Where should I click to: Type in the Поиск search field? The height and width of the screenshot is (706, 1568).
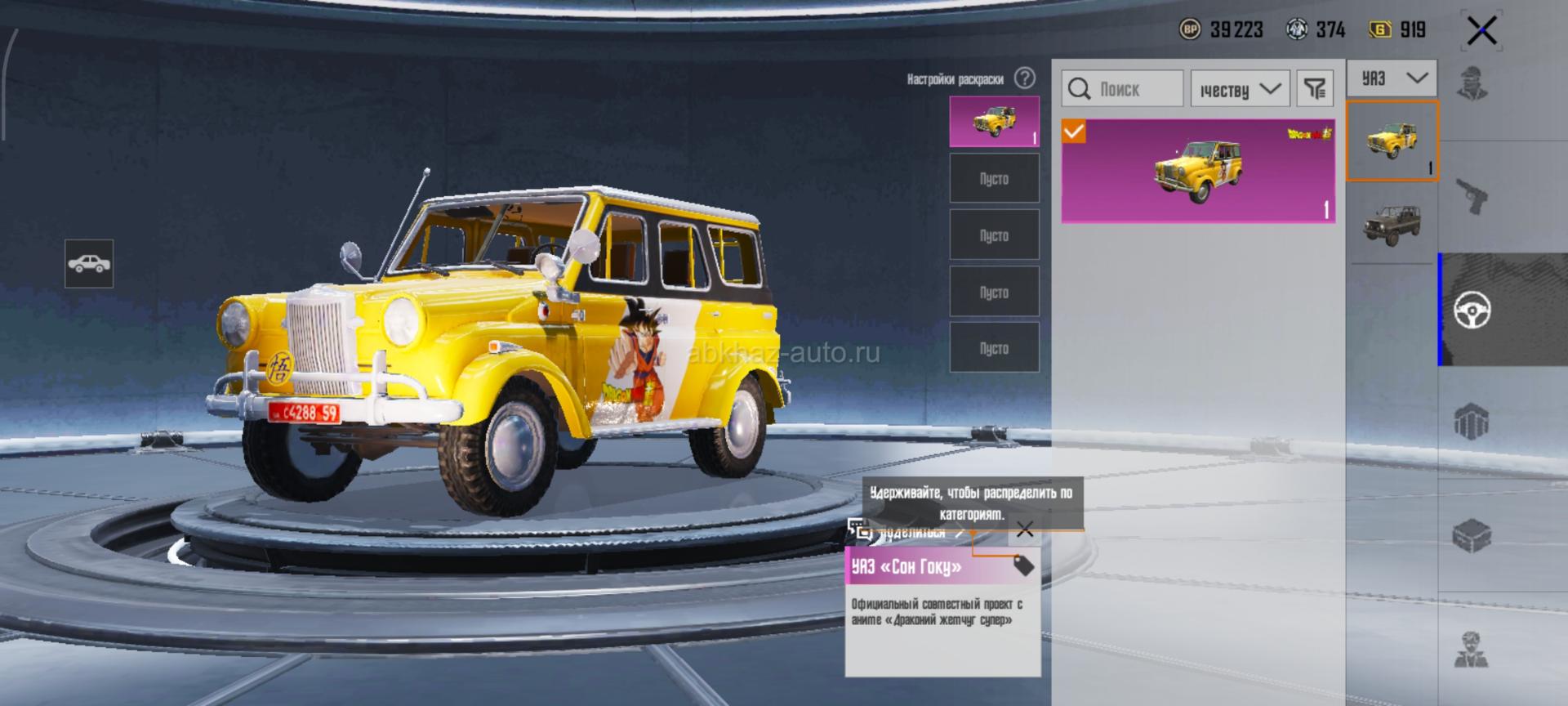click(x=1135, y=89)
